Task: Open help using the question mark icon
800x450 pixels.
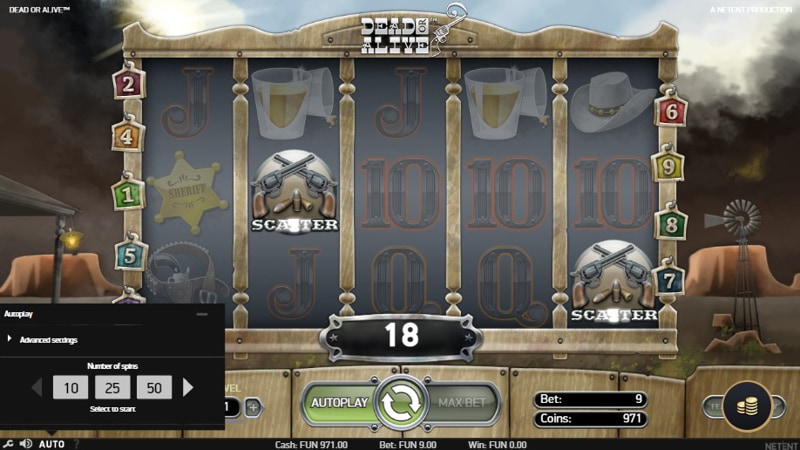Action: (76, 443)
